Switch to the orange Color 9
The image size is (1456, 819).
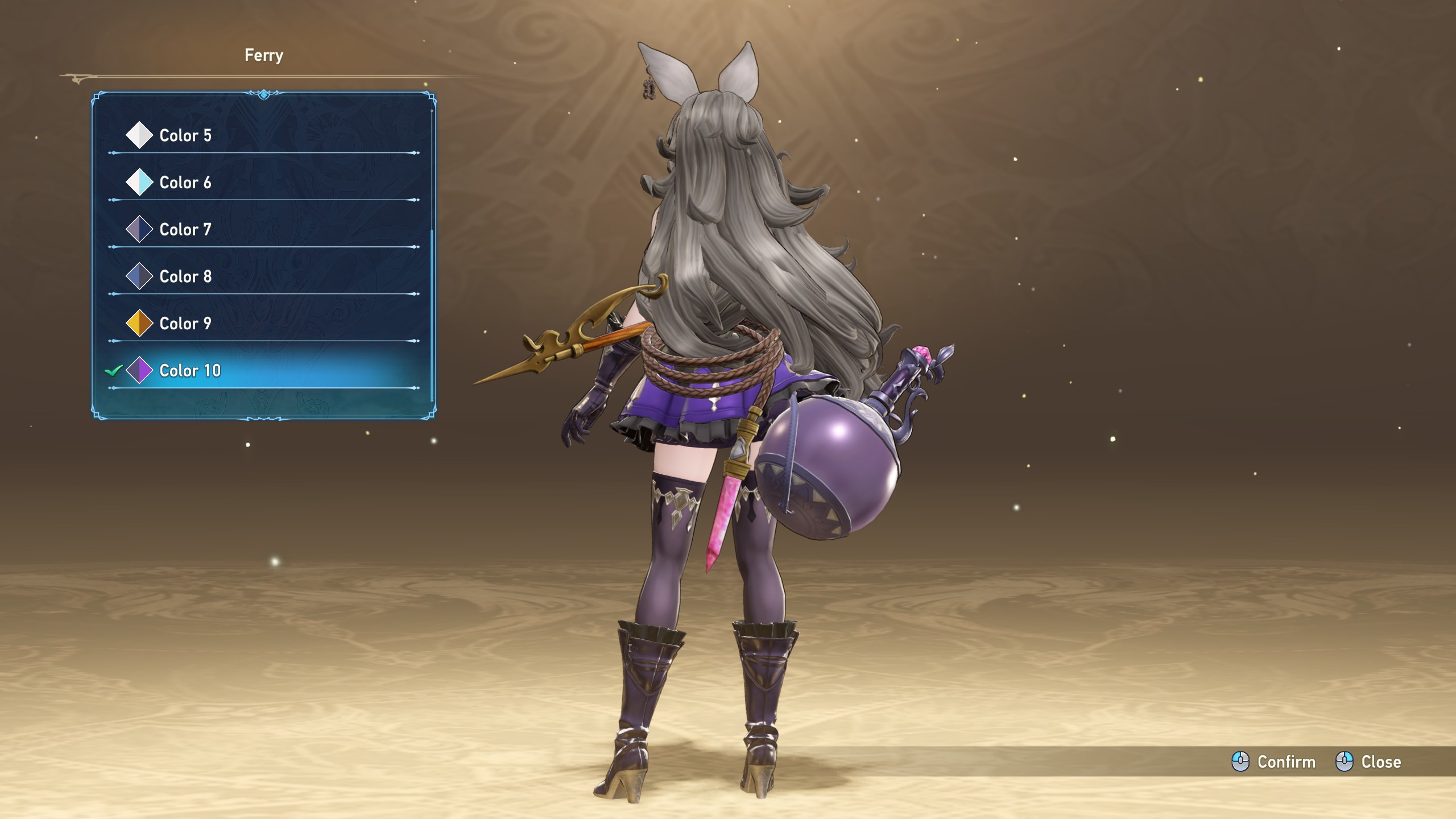(x=185, y=324)
